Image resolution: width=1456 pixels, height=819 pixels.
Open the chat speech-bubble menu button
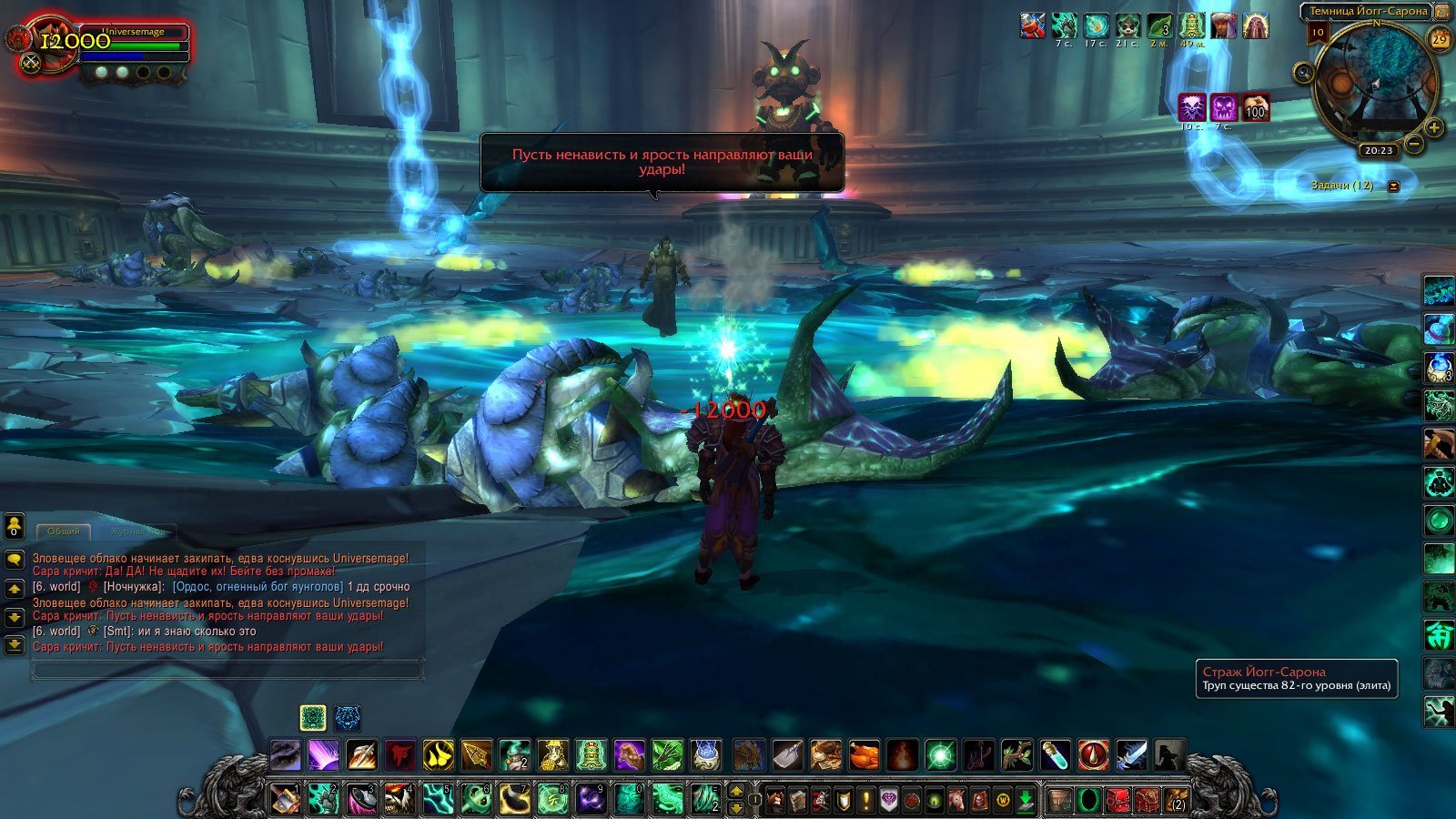pos(15,559)
